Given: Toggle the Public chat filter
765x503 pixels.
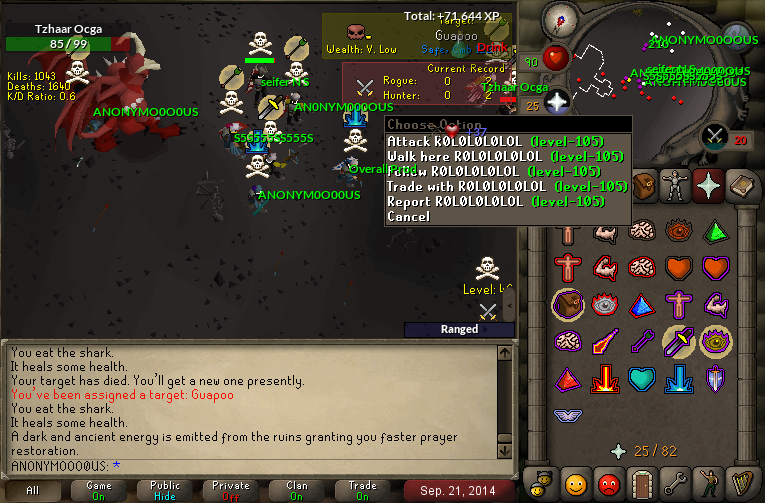Looking at the screenshot, I should pos(165,491).
